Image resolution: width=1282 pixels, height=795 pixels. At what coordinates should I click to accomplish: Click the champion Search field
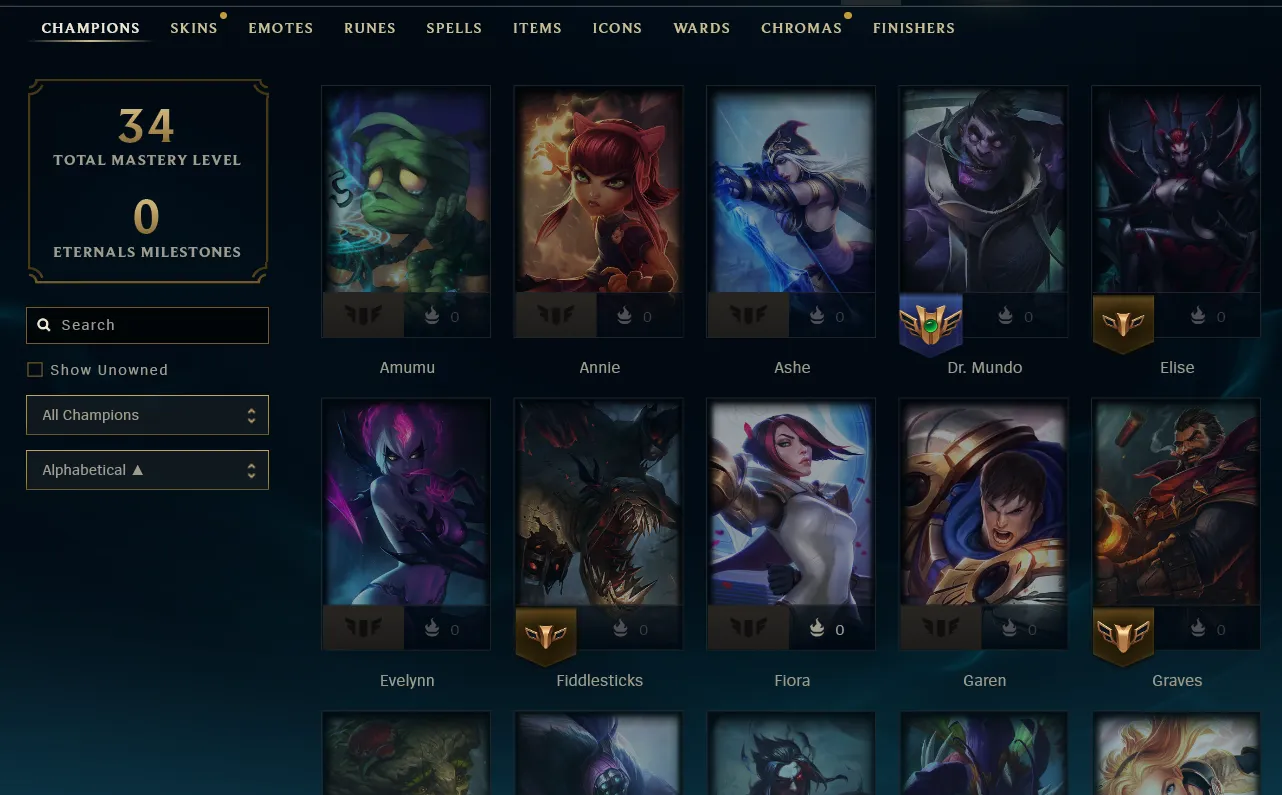148,325
